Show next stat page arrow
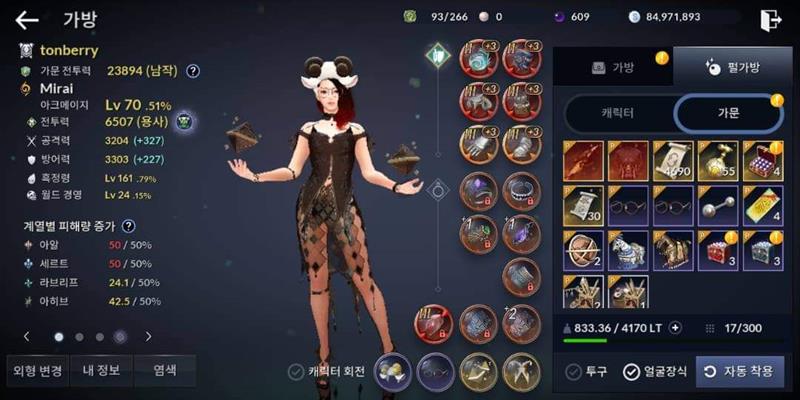 [149, 337]
